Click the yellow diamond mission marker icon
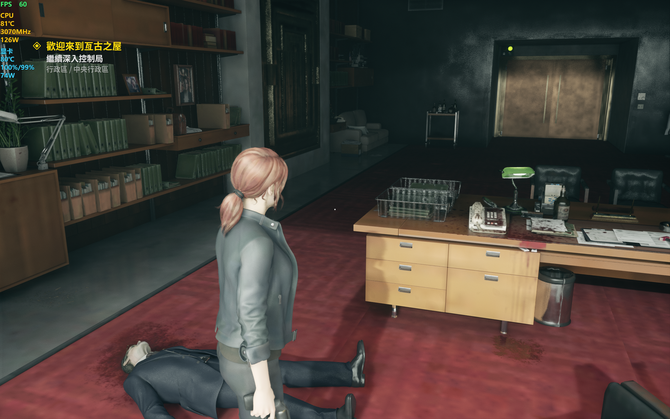The image size is (670, 419). tap(37, 46)
